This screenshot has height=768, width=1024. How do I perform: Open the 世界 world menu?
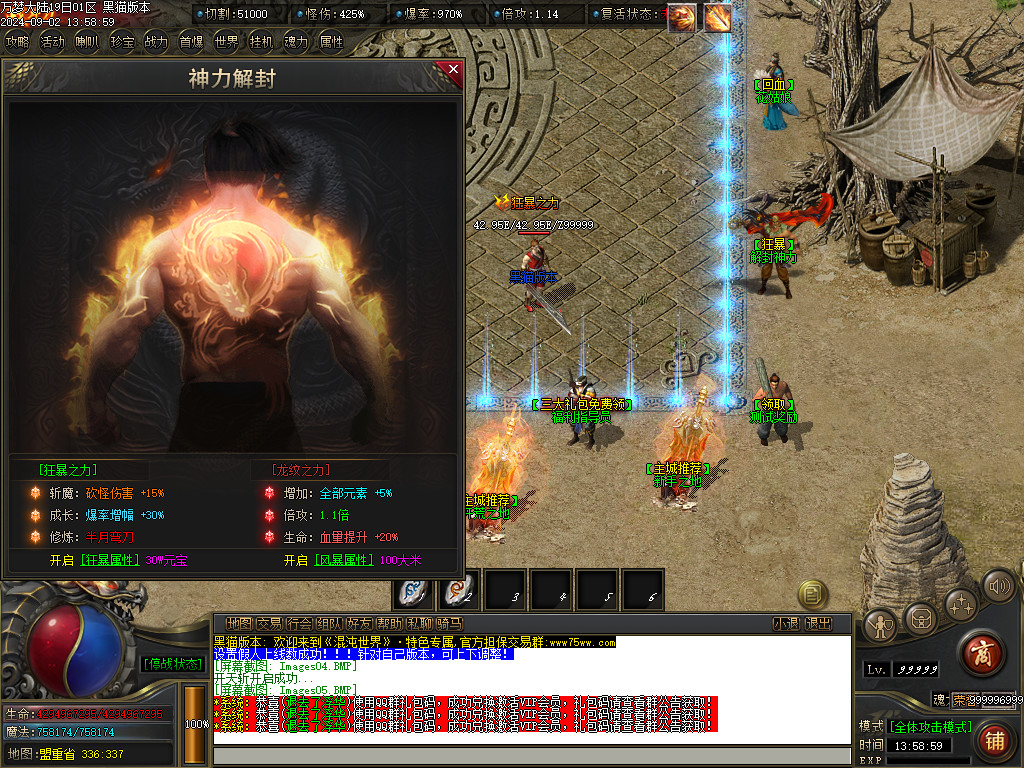pos(227,42)
